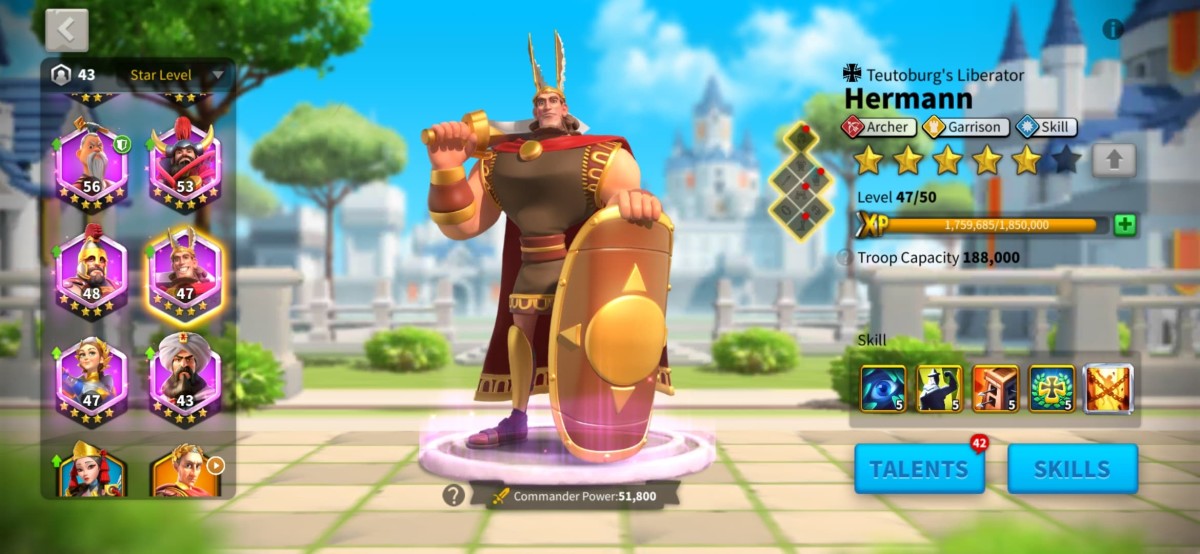Inspect the orange tower skill icon

tap(995, 389)
